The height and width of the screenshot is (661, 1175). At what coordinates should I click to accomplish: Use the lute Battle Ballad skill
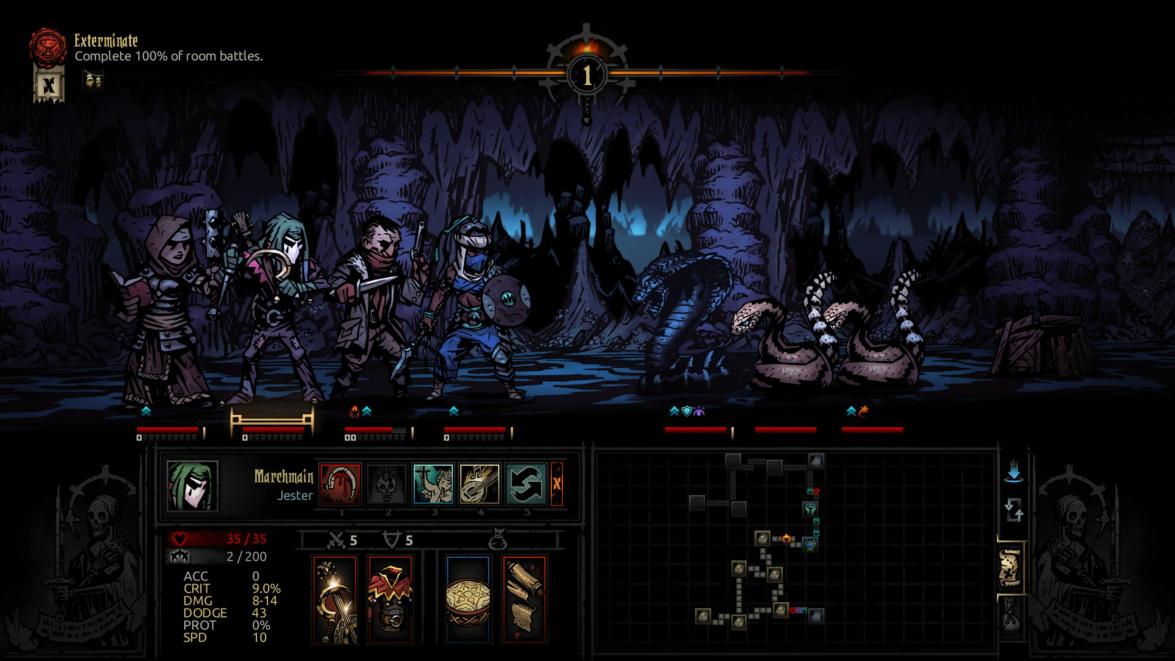click(479, 484)
